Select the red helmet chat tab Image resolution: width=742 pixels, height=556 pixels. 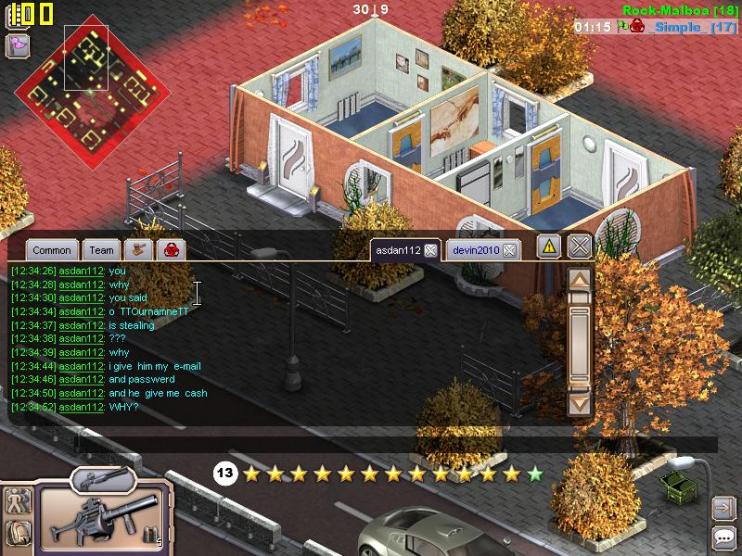170,249
